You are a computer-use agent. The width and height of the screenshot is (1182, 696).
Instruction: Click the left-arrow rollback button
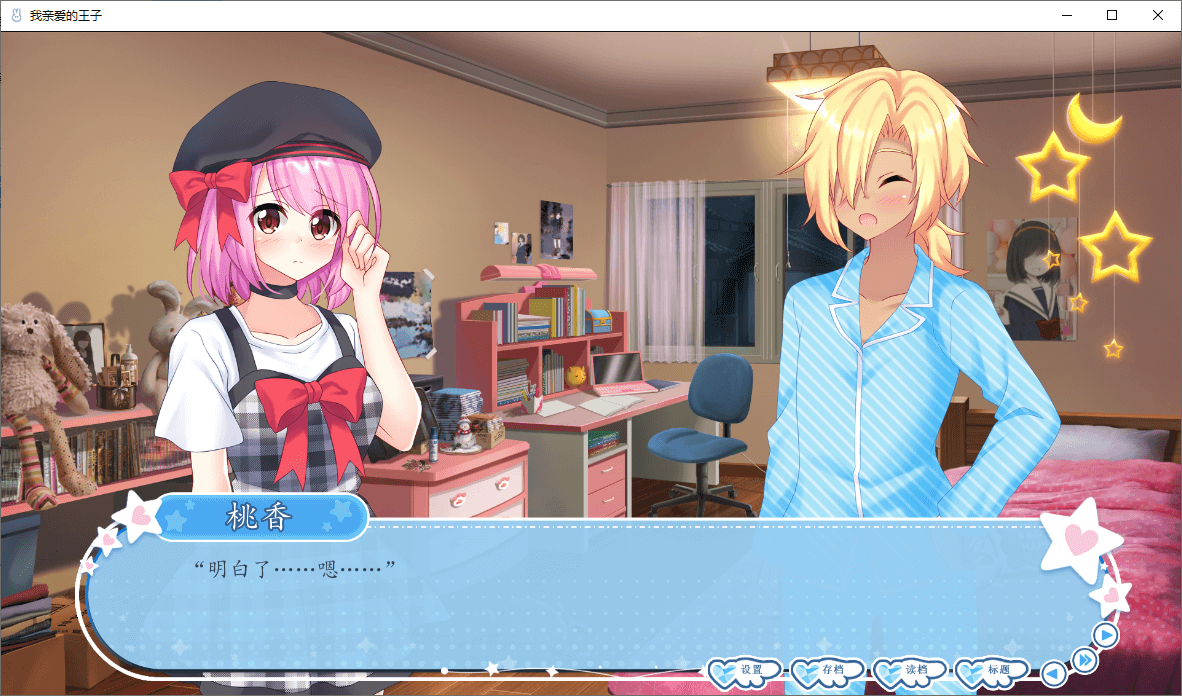coord(1053,674)
